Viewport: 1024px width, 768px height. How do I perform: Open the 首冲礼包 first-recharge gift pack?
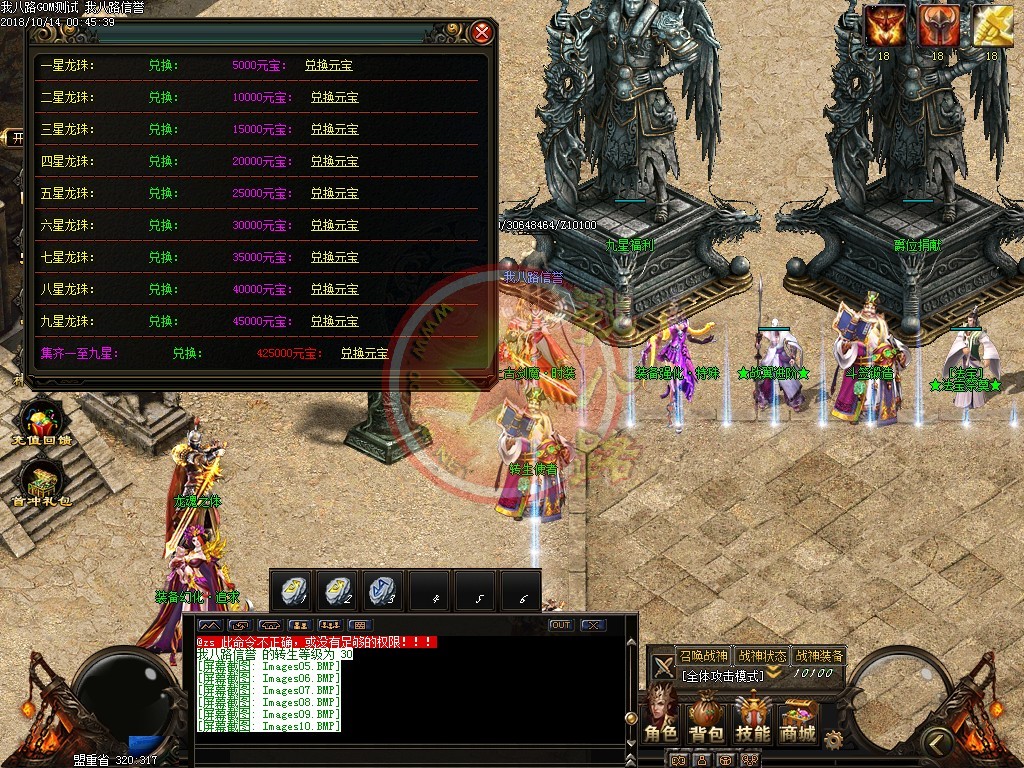[40, 487]
